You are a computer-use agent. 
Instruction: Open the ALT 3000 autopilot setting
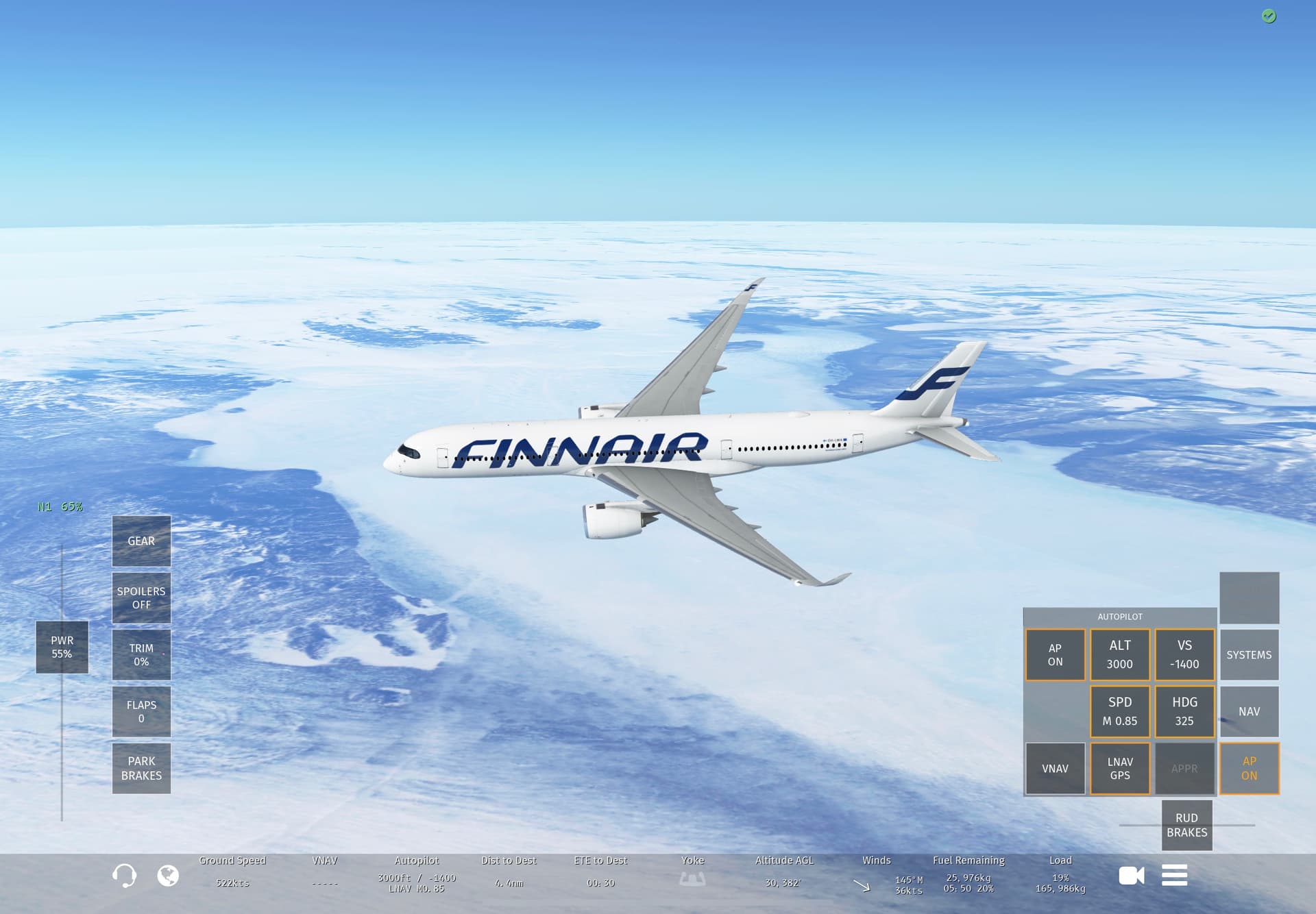click(1119, 655)
